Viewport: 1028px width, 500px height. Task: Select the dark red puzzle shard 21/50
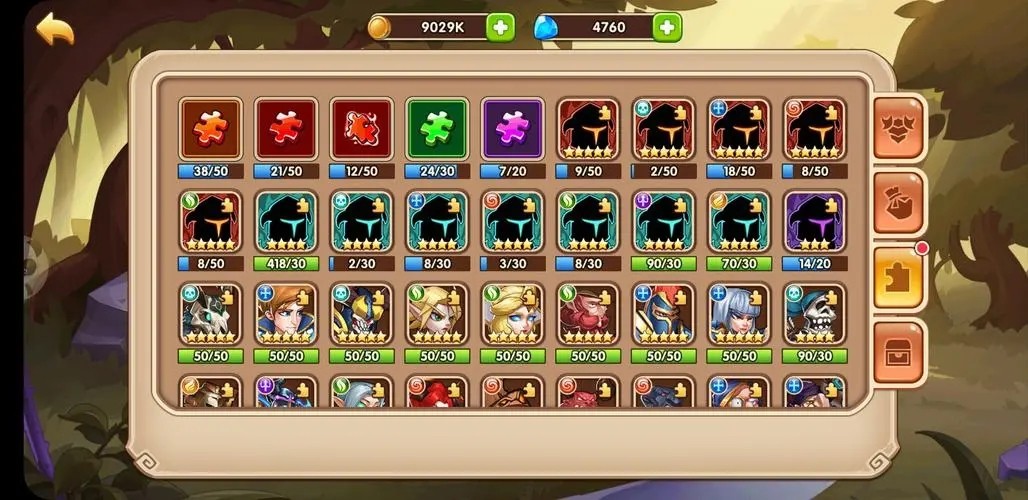pos(286,129)
